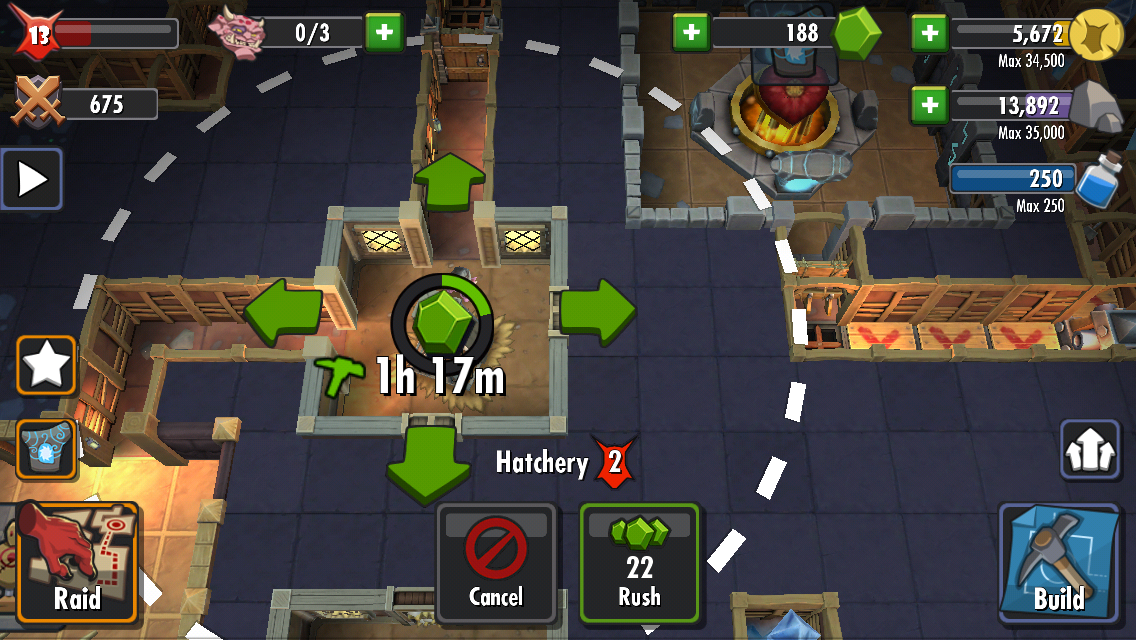
Task: Add stone using its plus button
Action: point(929,104)
